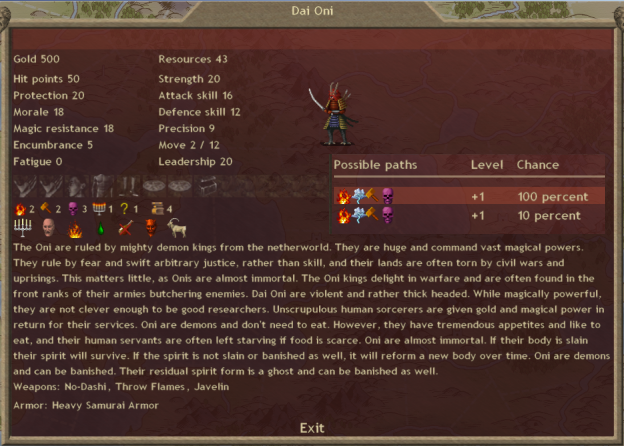
Task: Select the 10 percent possible paths row
Action: [468, 215]
